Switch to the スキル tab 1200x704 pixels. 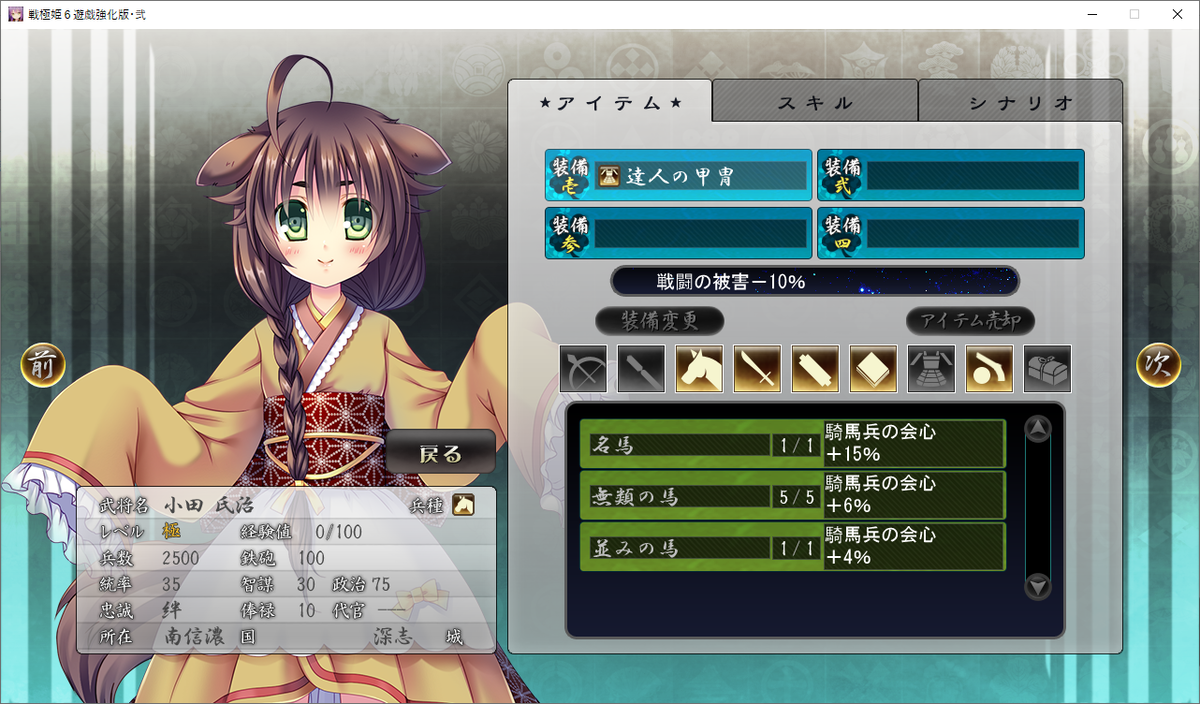815,102
